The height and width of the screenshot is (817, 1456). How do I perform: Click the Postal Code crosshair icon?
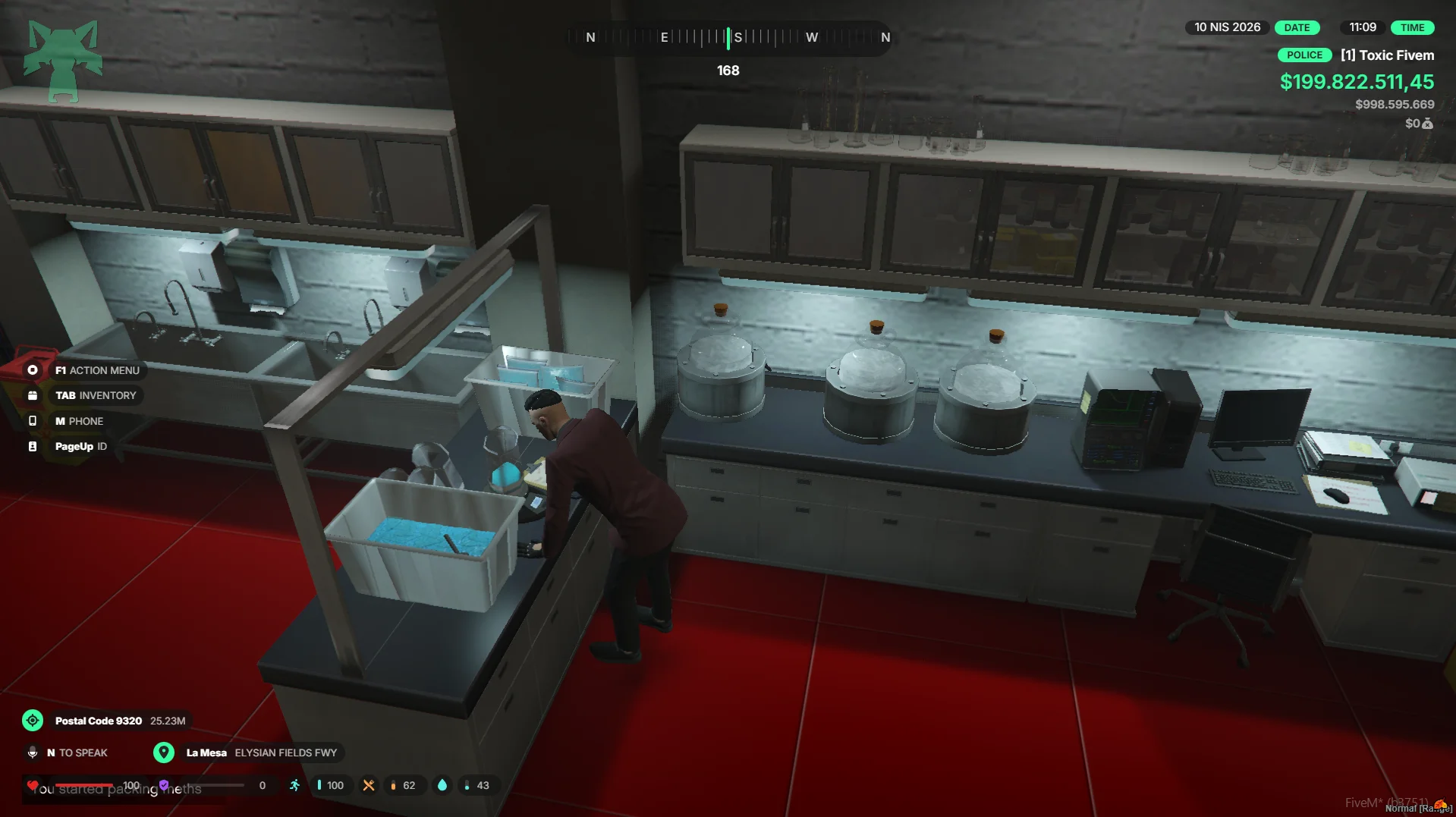click(x=33, y=721)
